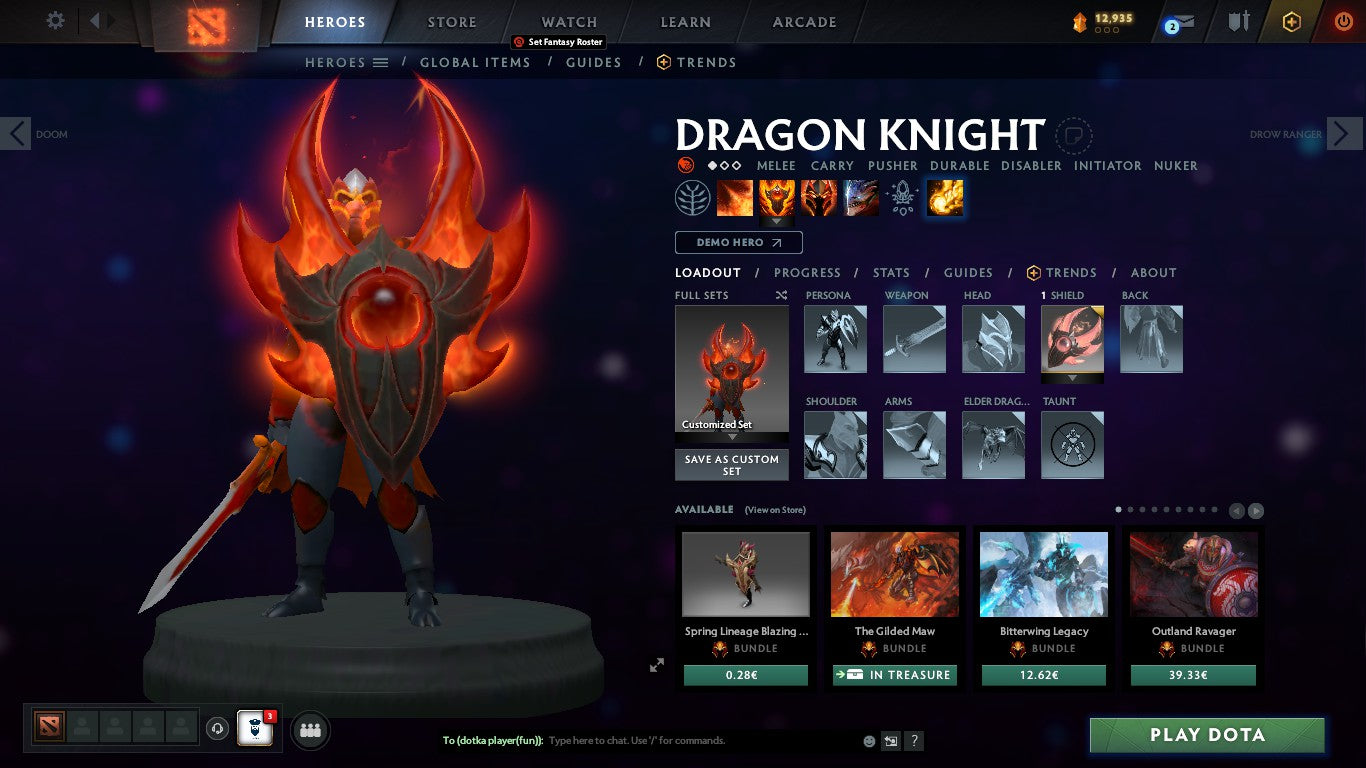Open the party/friends icon near the bottom bar
This screenshot has width=1366, height=768.
tap(310, 730)
